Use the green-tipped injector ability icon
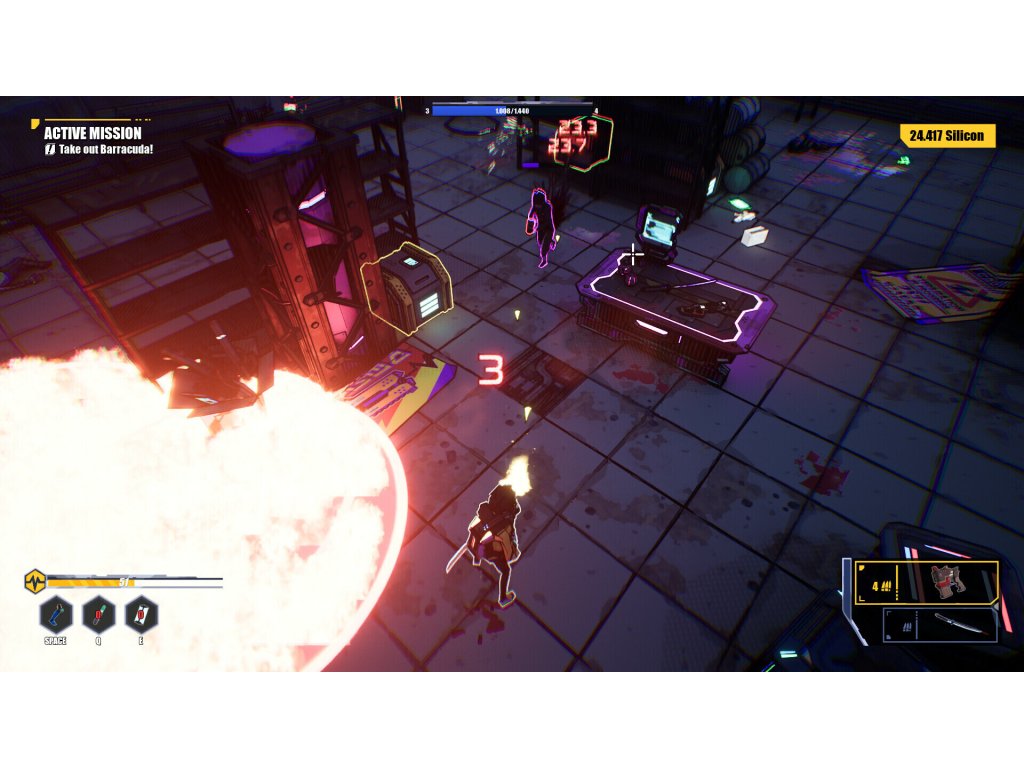Screen dimensions: 1024x768 pos(98,613)
